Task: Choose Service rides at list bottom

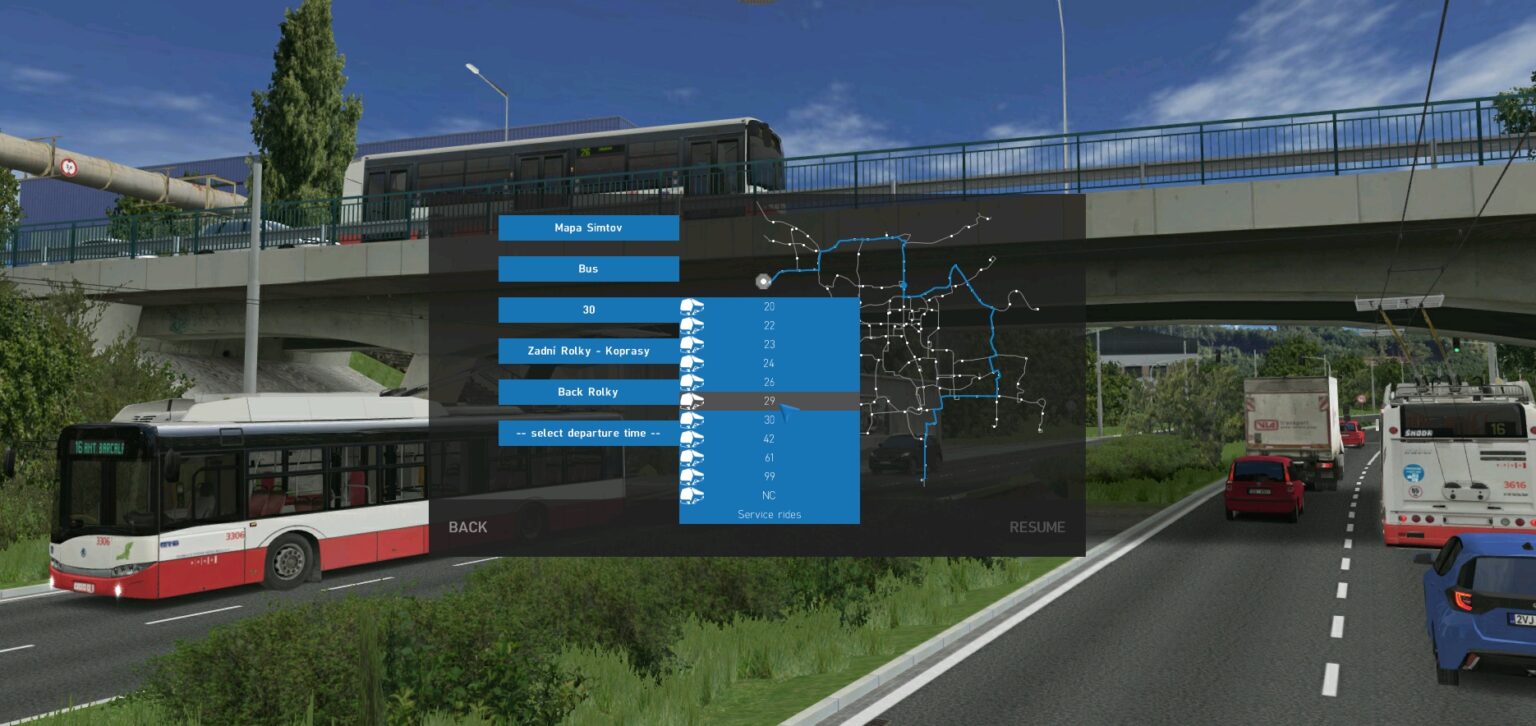Action: pyautogui.click(x=769, y=514)
